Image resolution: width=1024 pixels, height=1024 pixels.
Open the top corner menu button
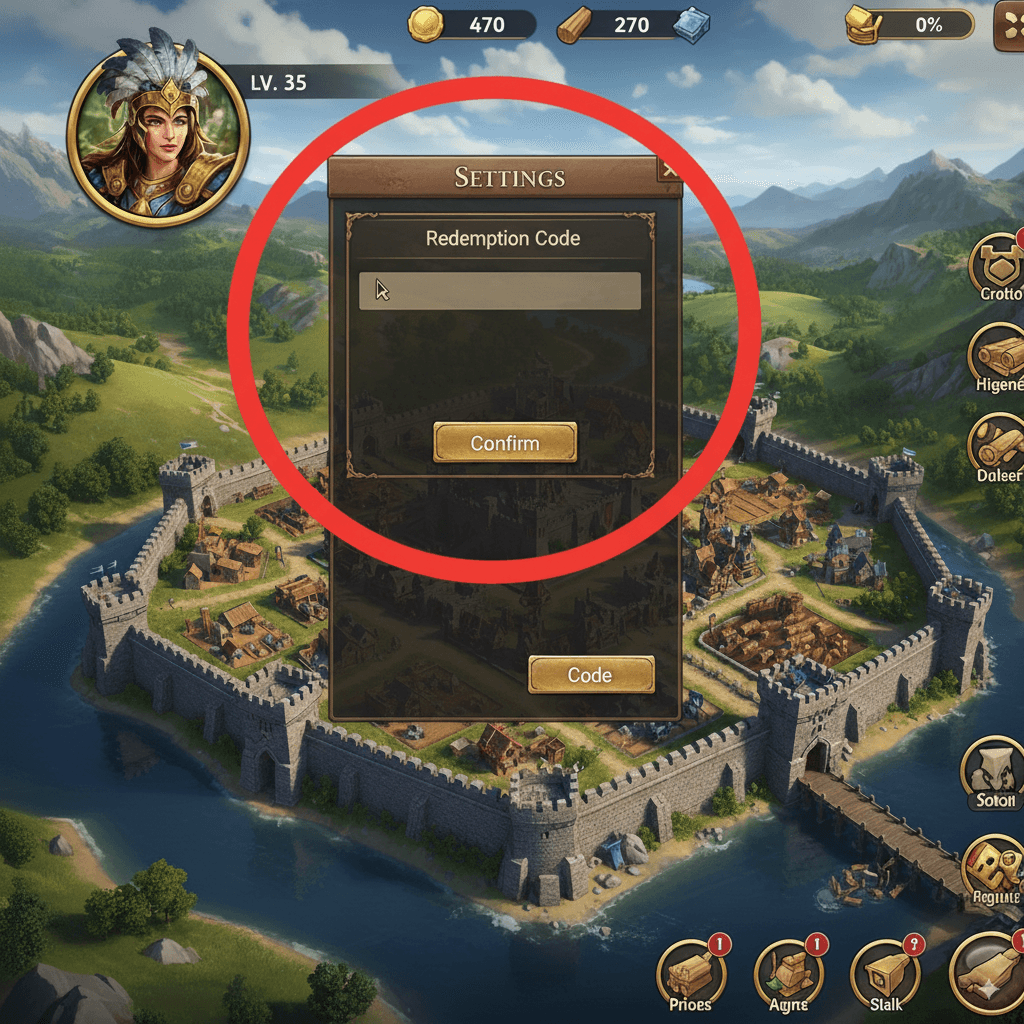pos(1008,24)
